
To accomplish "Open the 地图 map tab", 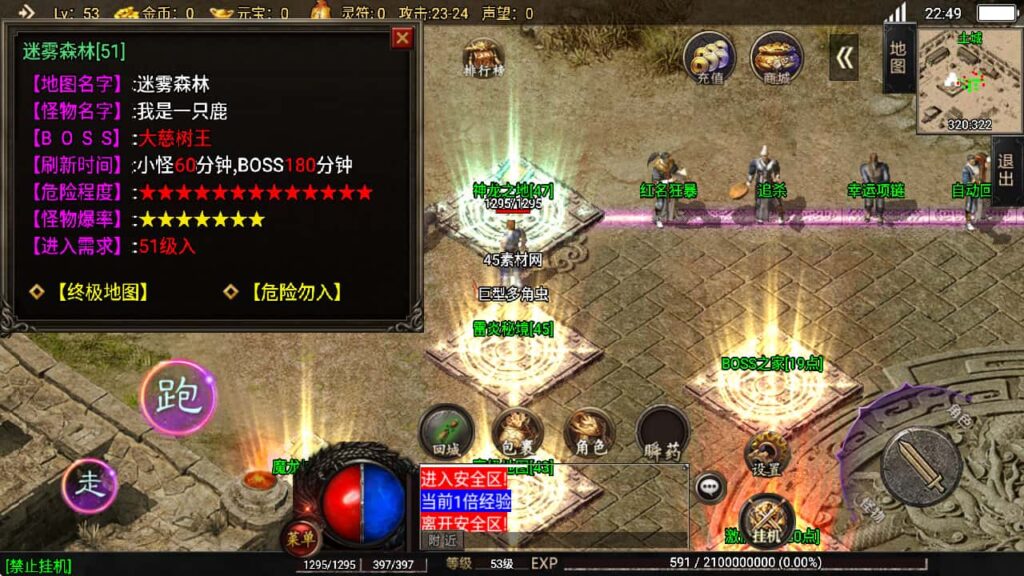I will click(x=897, y=58).
